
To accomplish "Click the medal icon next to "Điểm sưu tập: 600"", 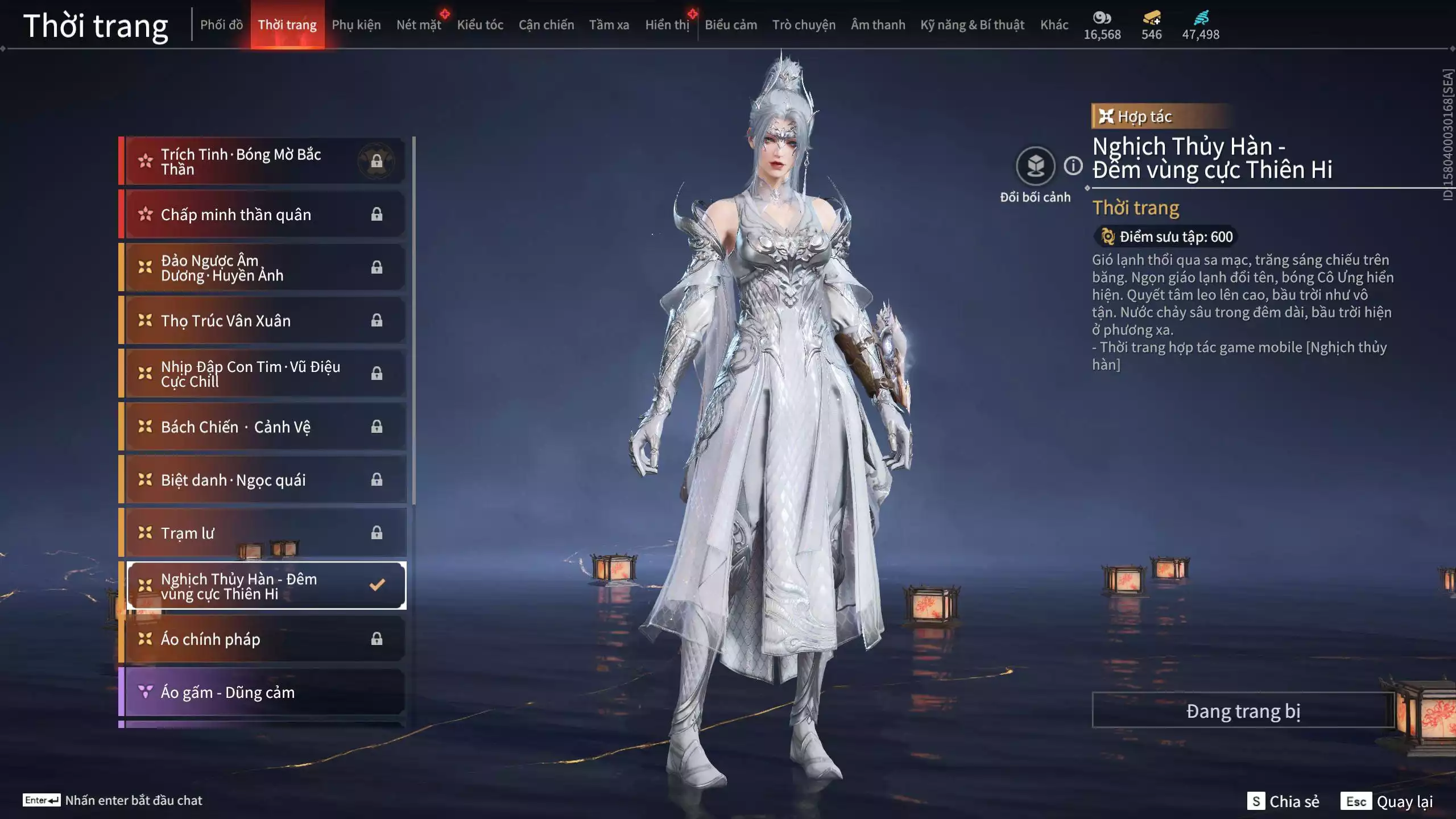I will click(x=1106, y=237).
